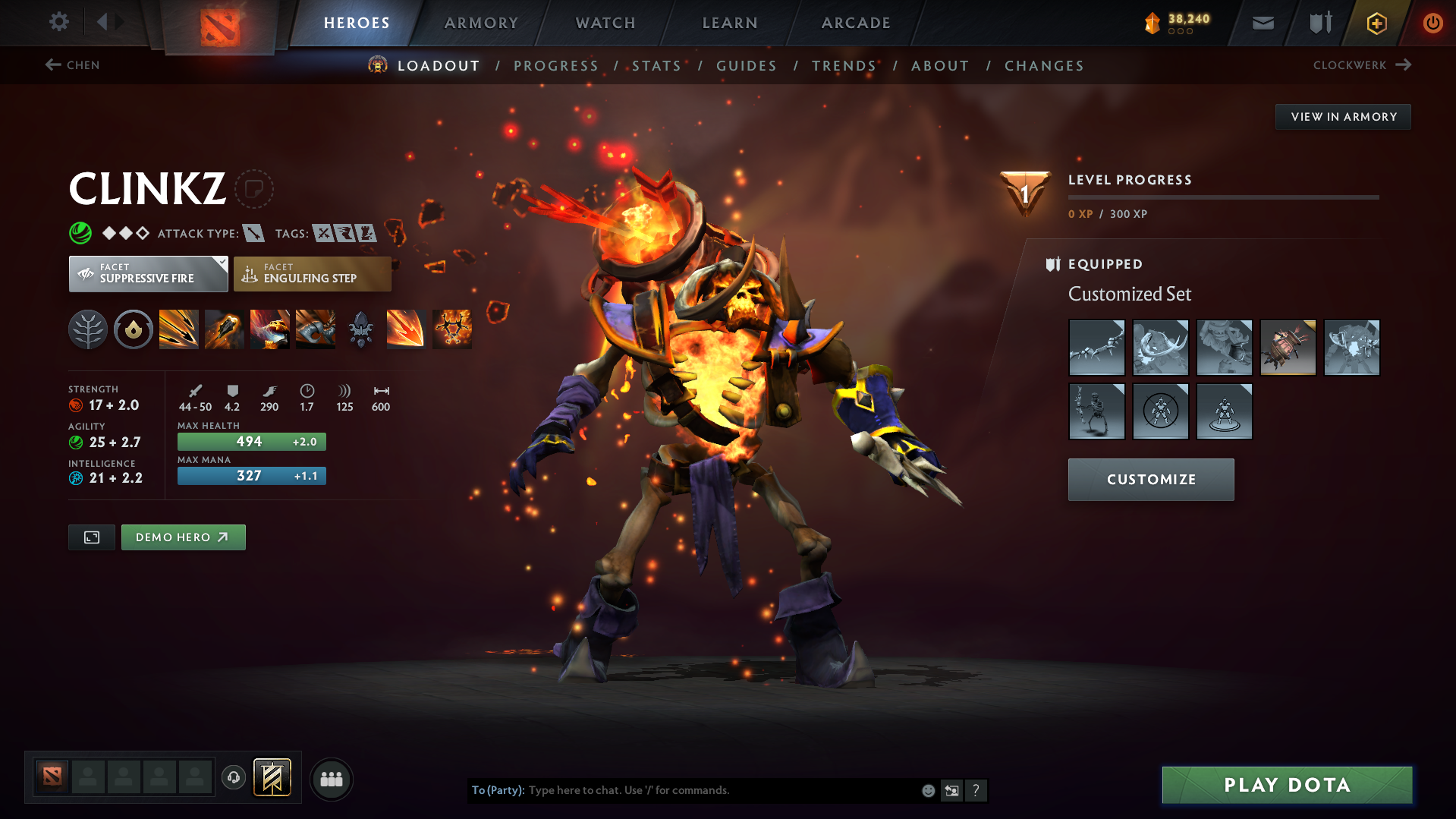
Task: Open the friends list icon
Action: [332, 779]
